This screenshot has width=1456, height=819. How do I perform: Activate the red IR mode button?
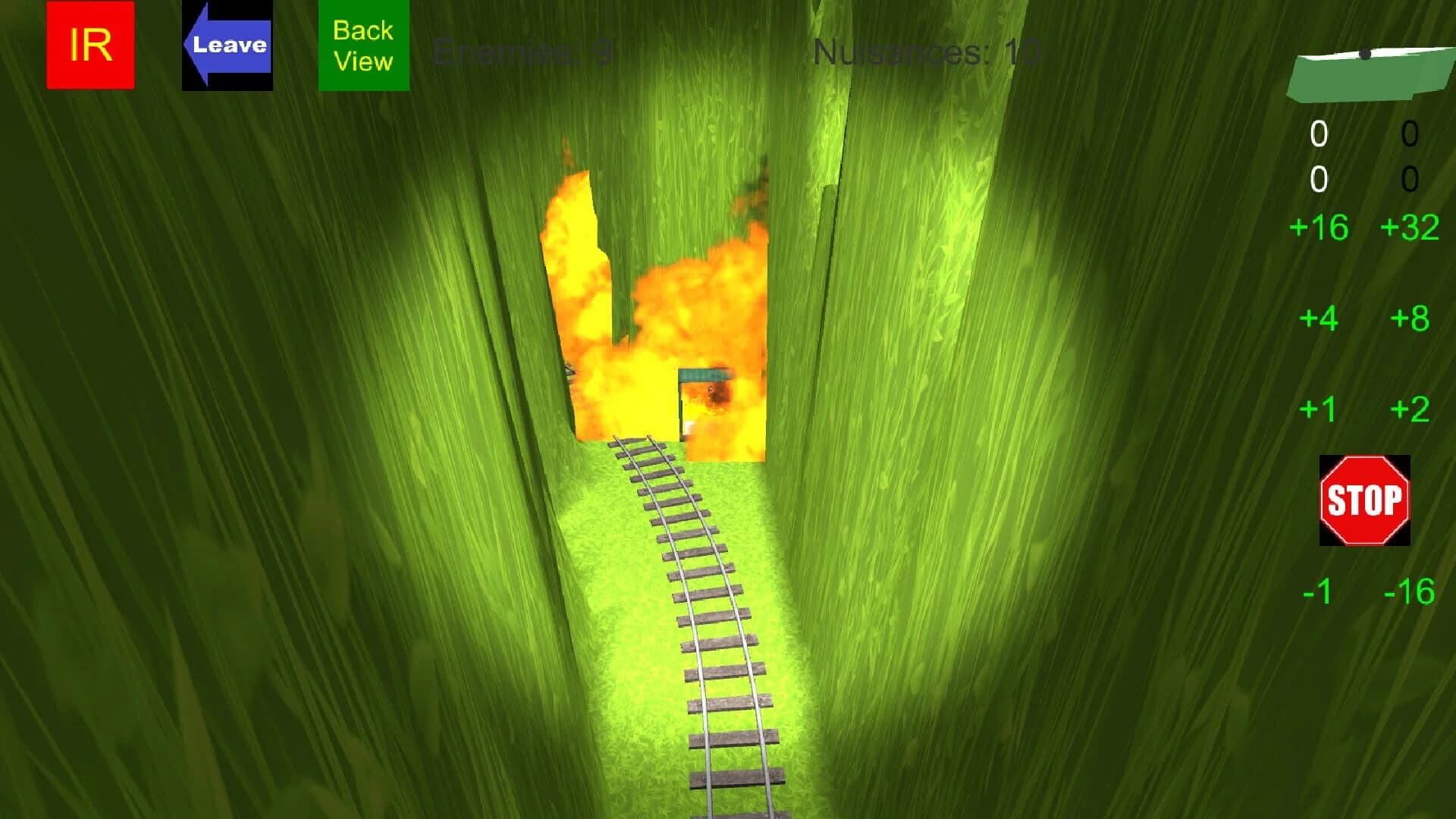[89, 44]
